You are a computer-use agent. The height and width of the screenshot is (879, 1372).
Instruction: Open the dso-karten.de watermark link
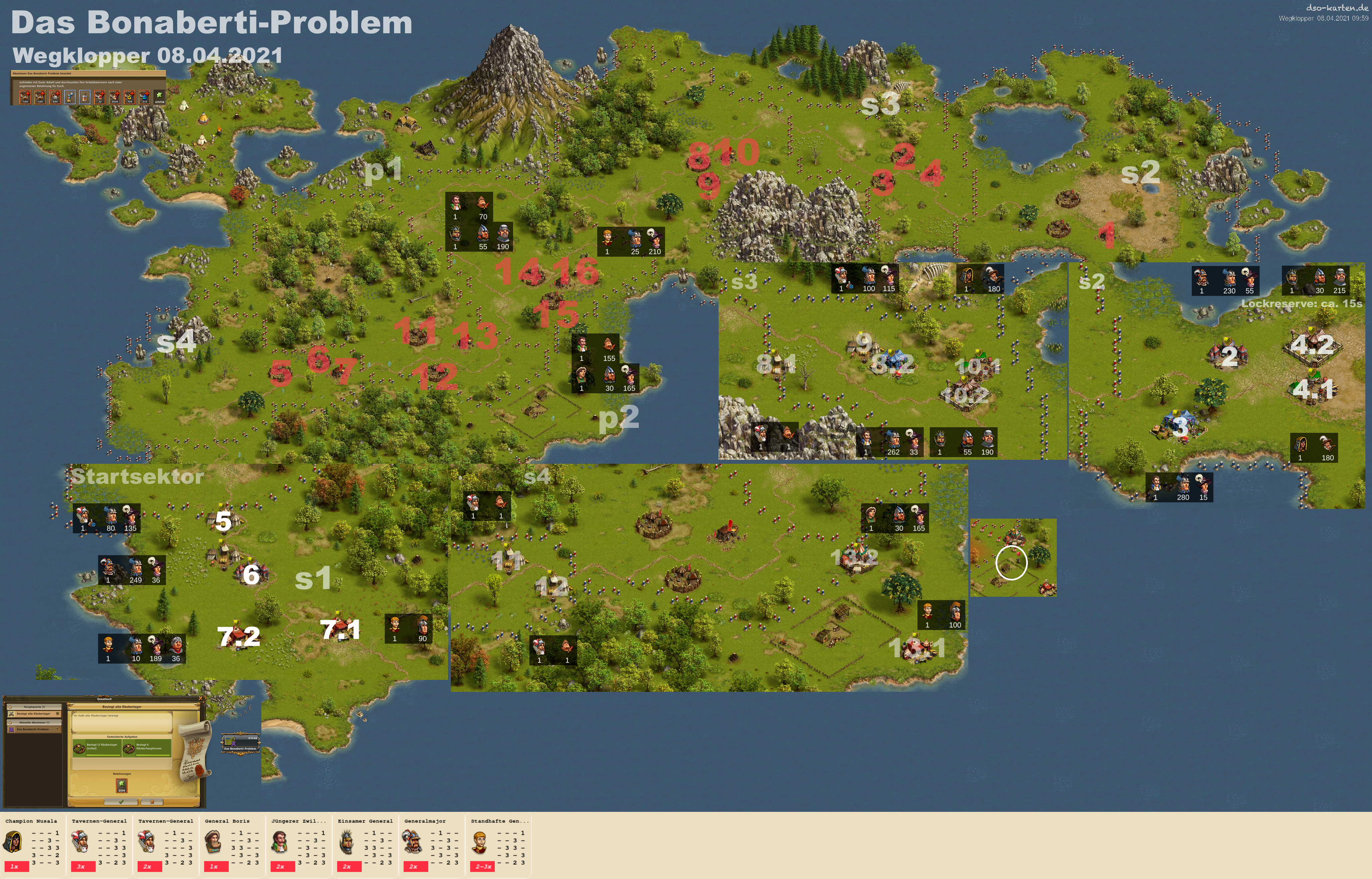pyautogui.click(x=1337, y=7)
